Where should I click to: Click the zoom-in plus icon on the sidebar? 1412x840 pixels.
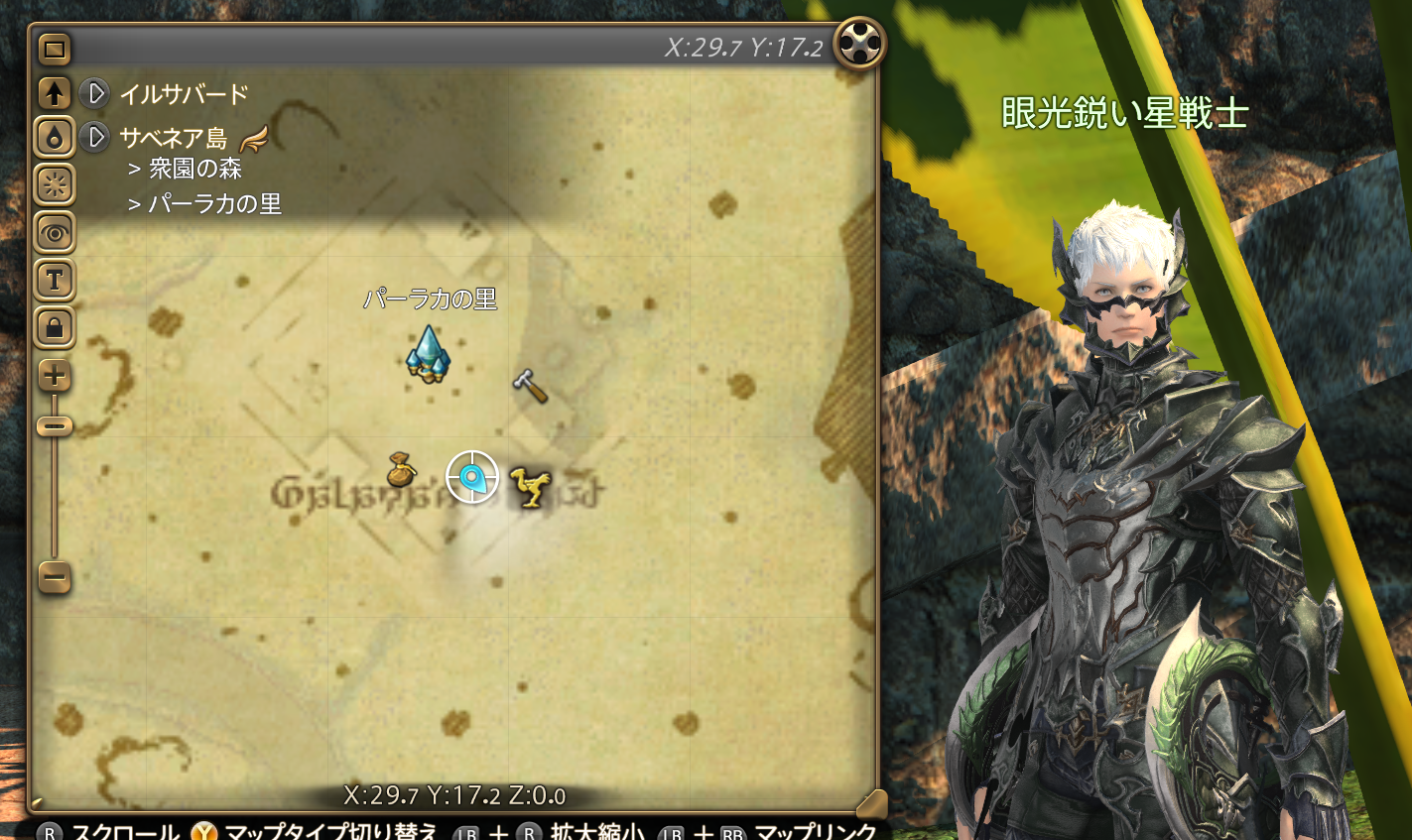[53, 376]
